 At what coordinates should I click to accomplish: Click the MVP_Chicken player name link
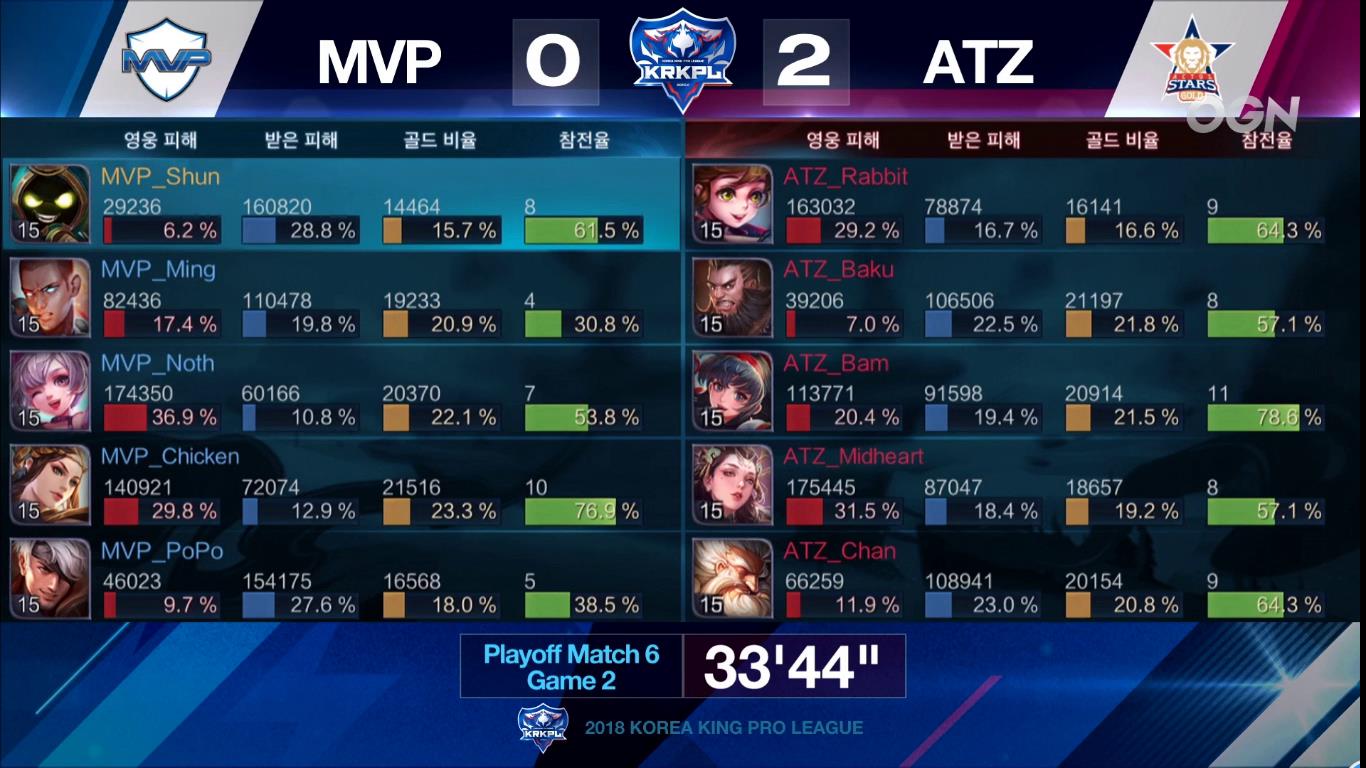click(172, 457)
